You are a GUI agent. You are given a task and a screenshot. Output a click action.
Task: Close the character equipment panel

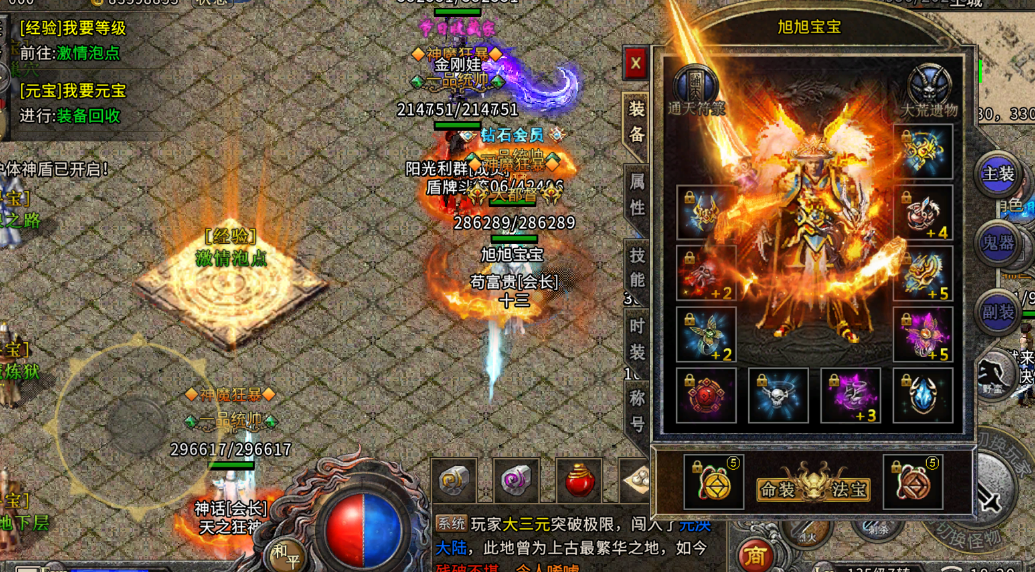pos(635,64)
